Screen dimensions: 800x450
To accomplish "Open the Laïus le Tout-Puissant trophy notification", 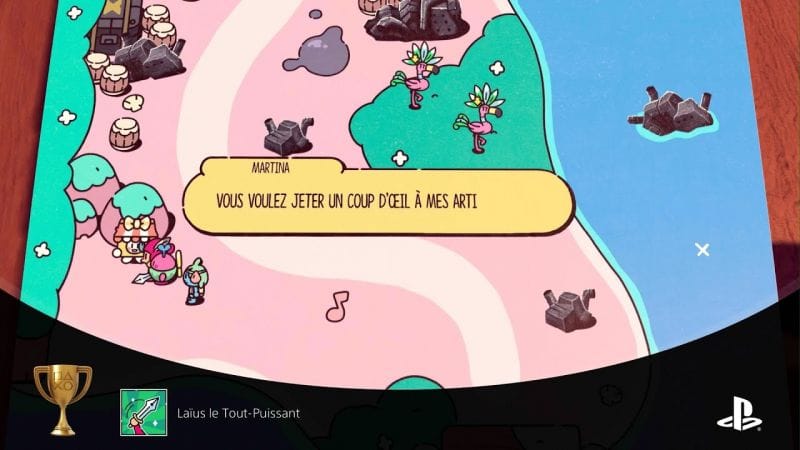I will tap(238, 413).
